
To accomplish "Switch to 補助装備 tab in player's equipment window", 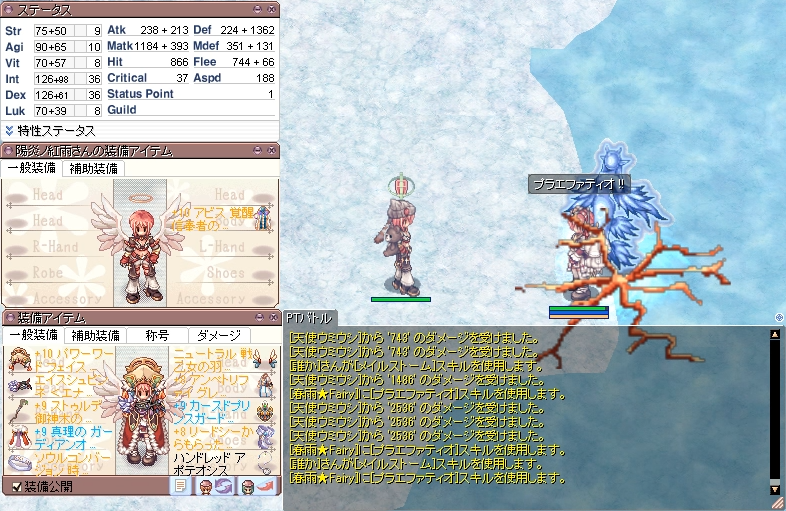I will click(92, 168).
